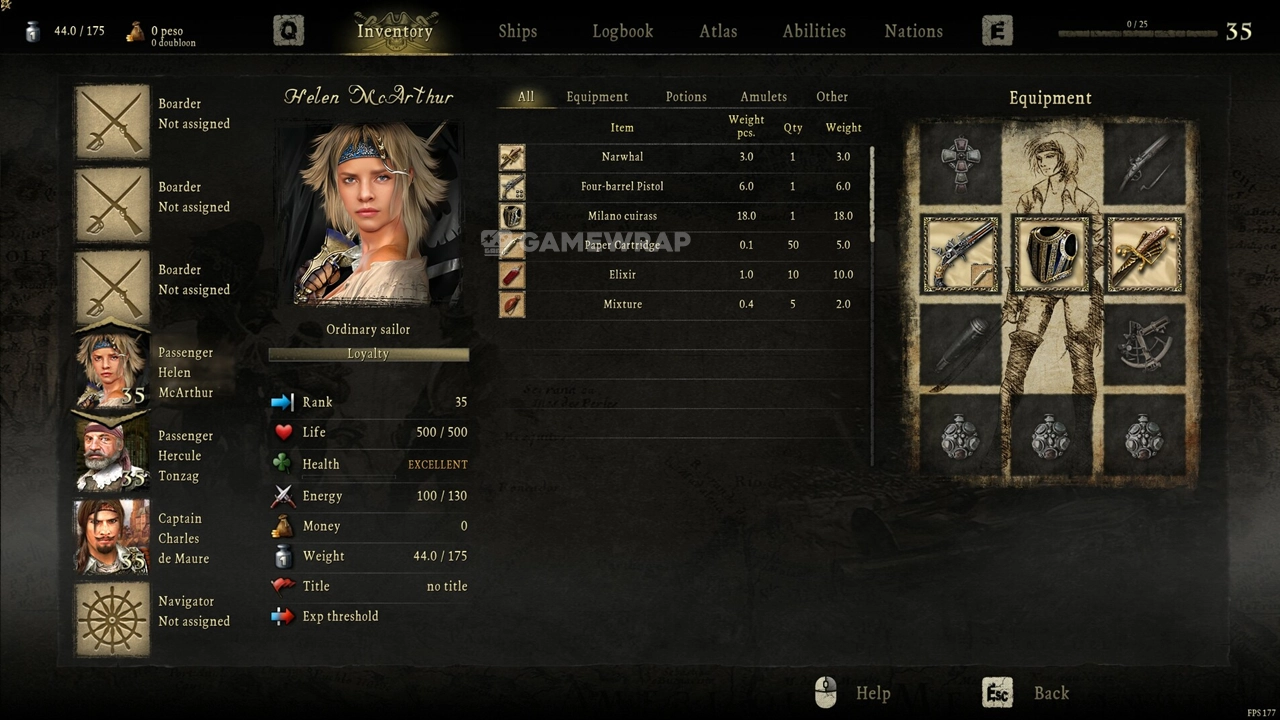Go to the Nations tab
1280x720 pixels.
click(x=913, y=31)
